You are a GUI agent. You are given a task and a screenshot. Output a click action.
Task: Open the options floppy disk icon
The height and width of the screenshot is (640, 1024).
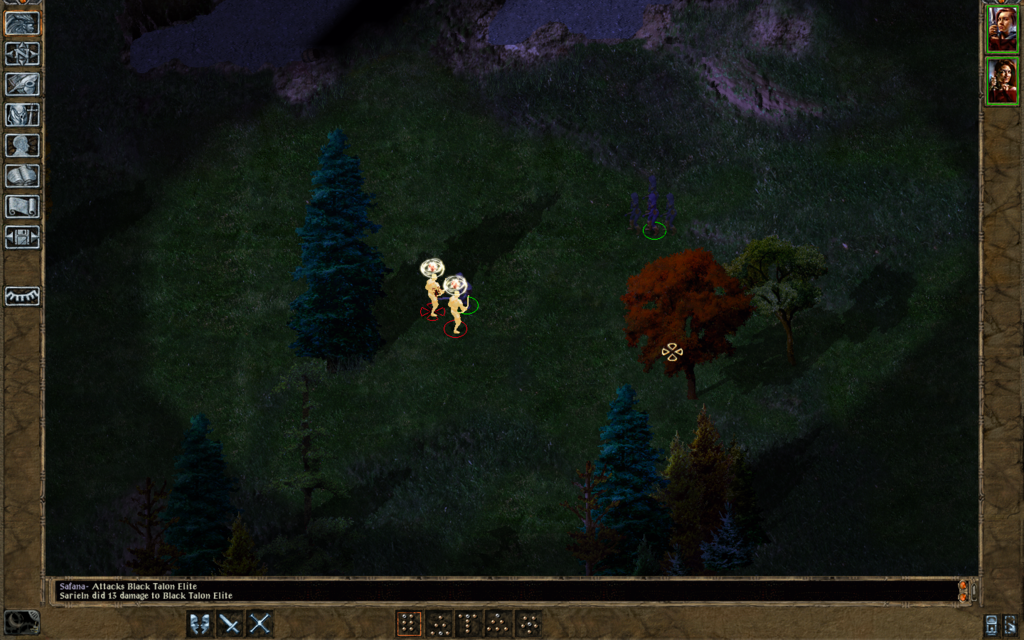[22, 237]
